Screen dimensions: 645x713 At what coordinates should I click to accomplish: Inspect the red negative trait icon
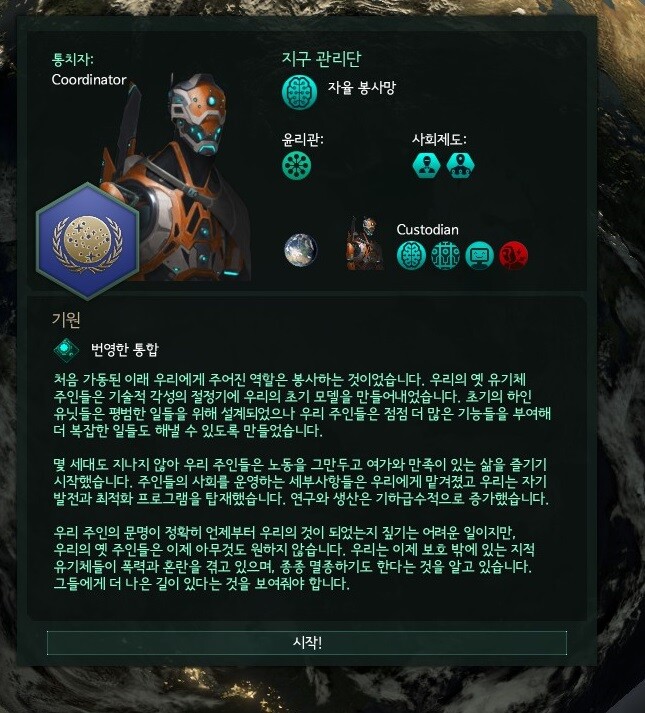coord(513,256)
